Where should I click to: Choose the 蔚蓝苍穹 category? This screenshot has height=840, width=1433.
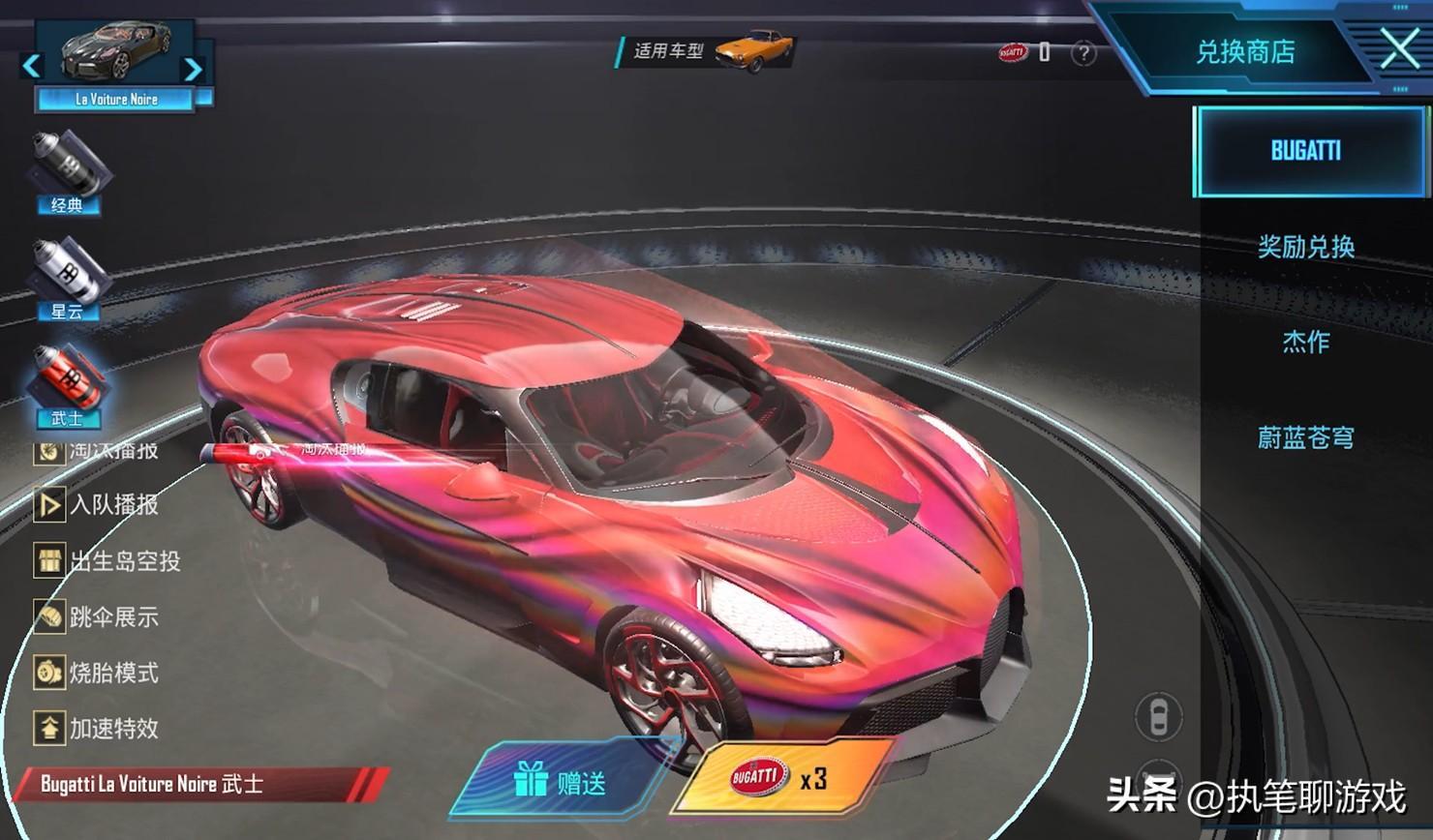coord(1305,437)
